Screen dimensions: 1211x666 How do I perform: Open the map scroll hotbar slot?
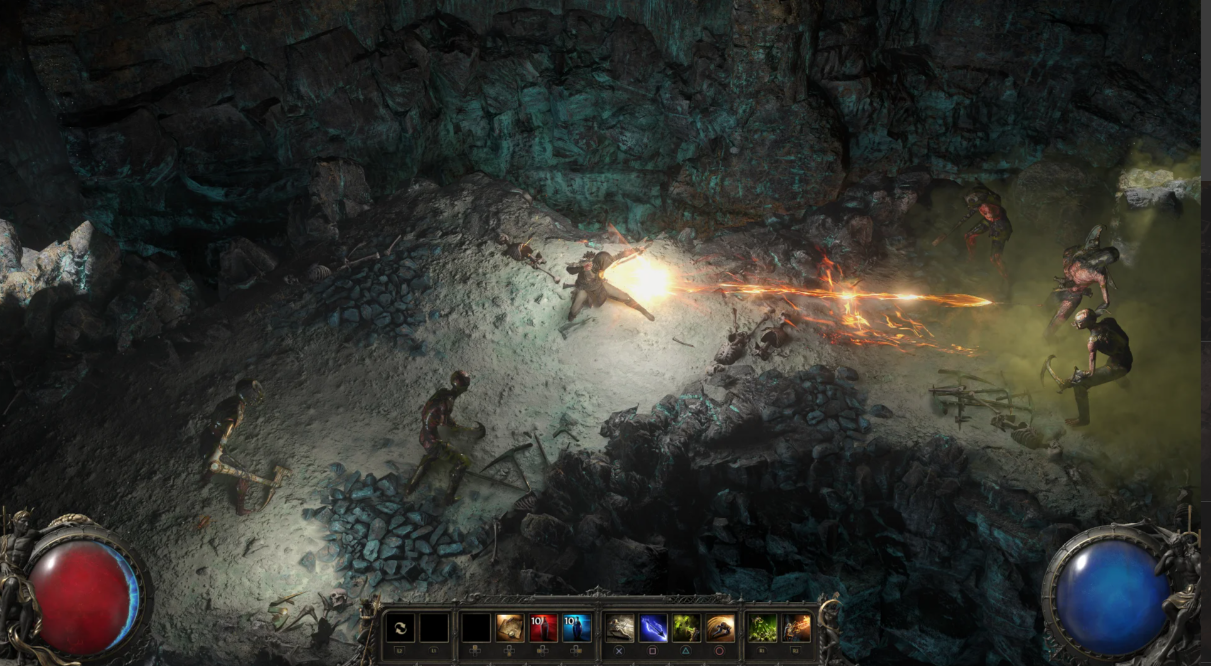point(510,628)
